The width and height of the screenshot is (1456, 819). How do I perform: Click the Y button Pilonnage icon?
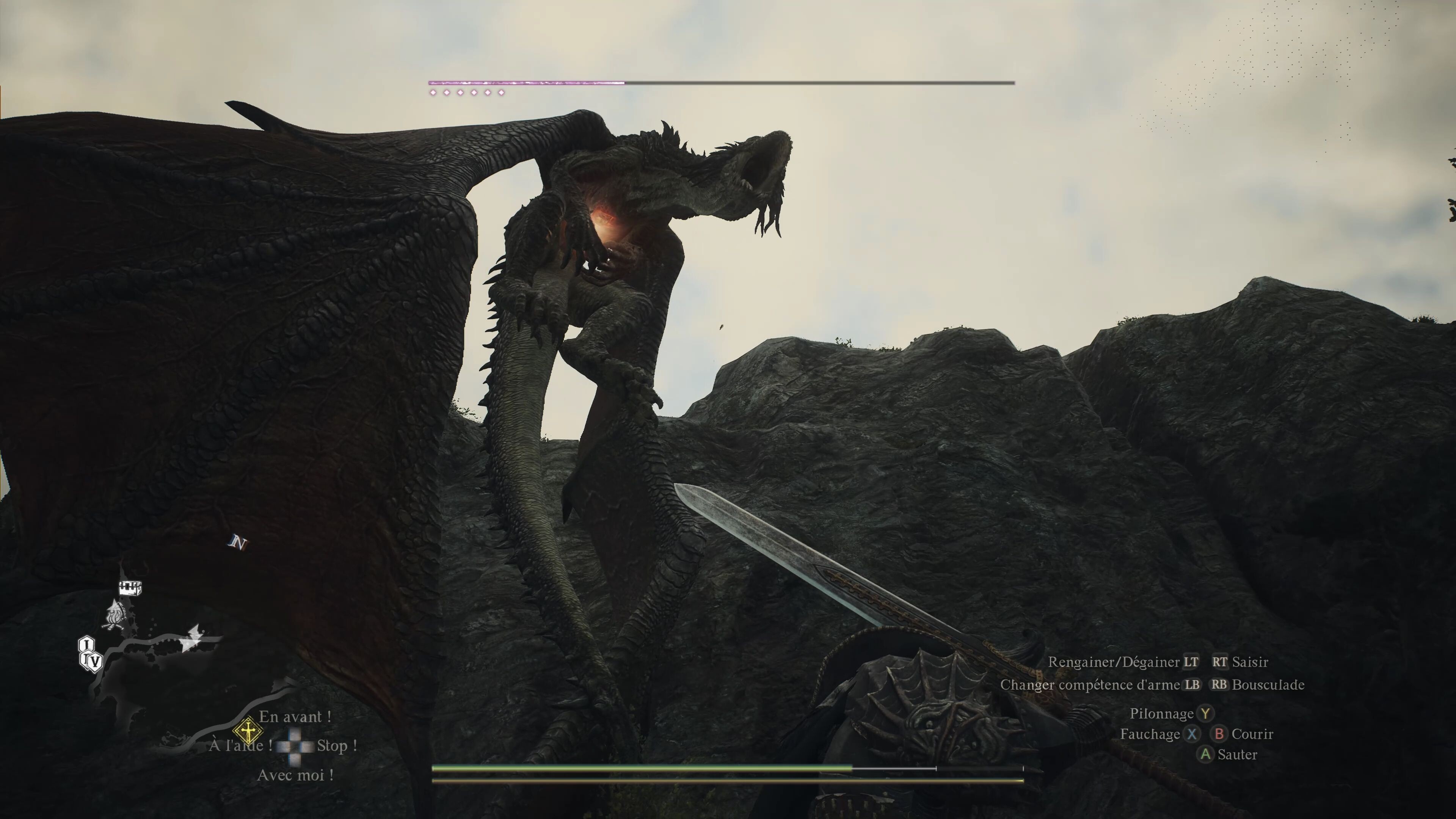pos(1205,713)
